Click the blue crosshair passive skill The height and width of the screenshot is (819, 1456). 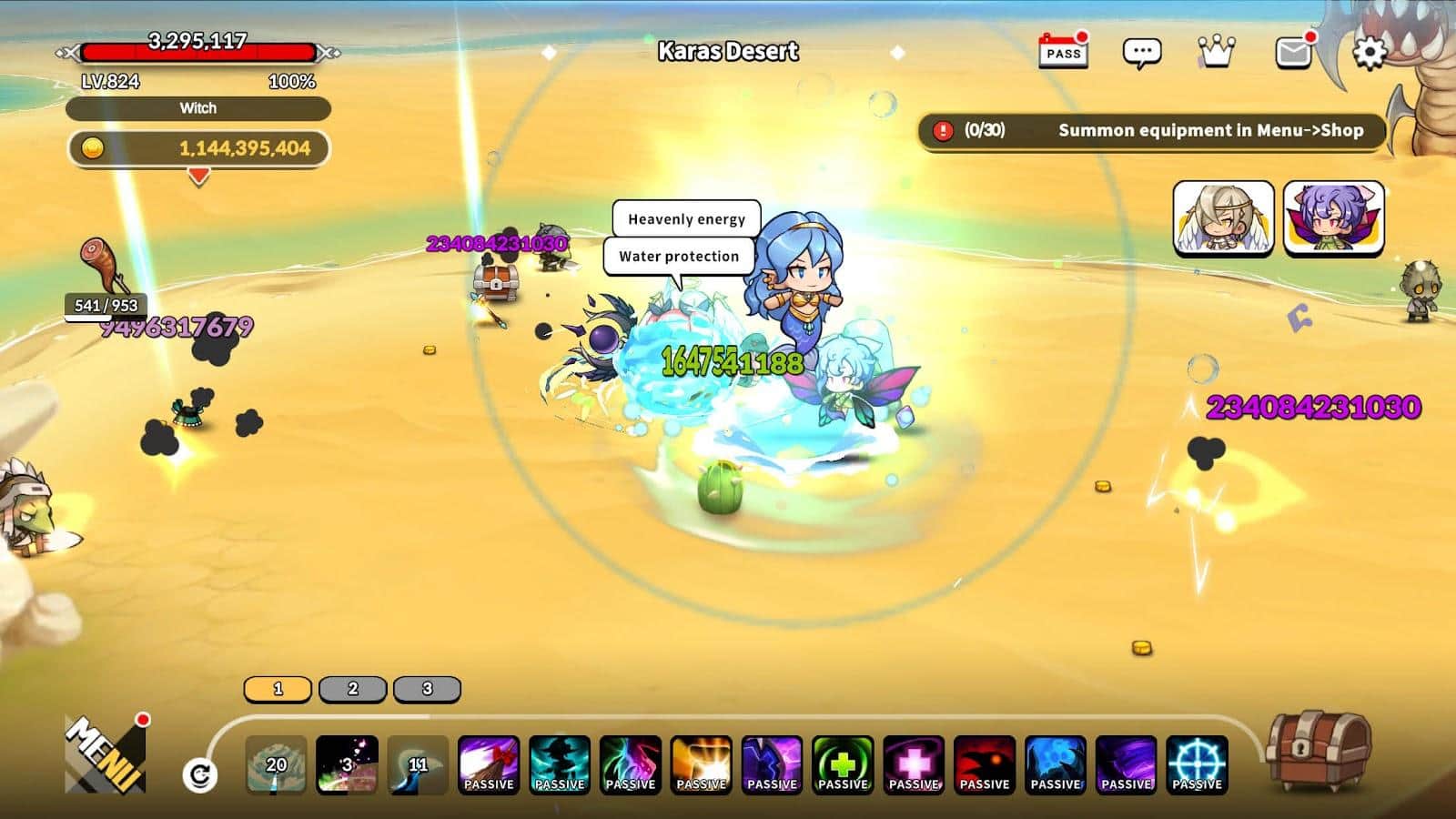[x=1197, y=765]
